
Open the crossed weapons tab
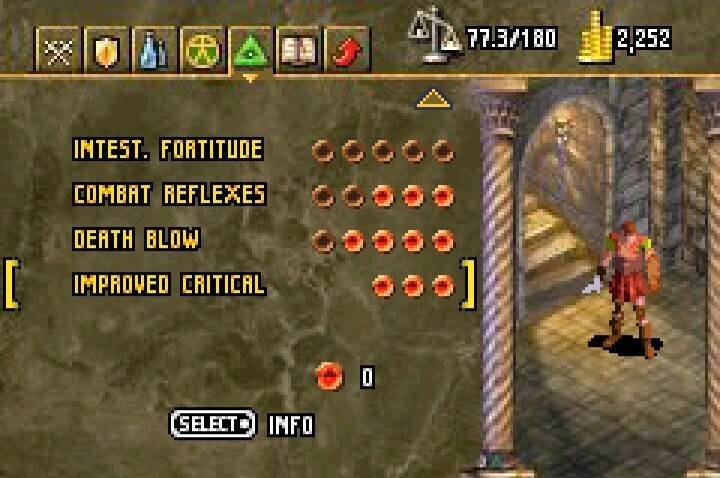pyautogui.click(x=56, y=50)
